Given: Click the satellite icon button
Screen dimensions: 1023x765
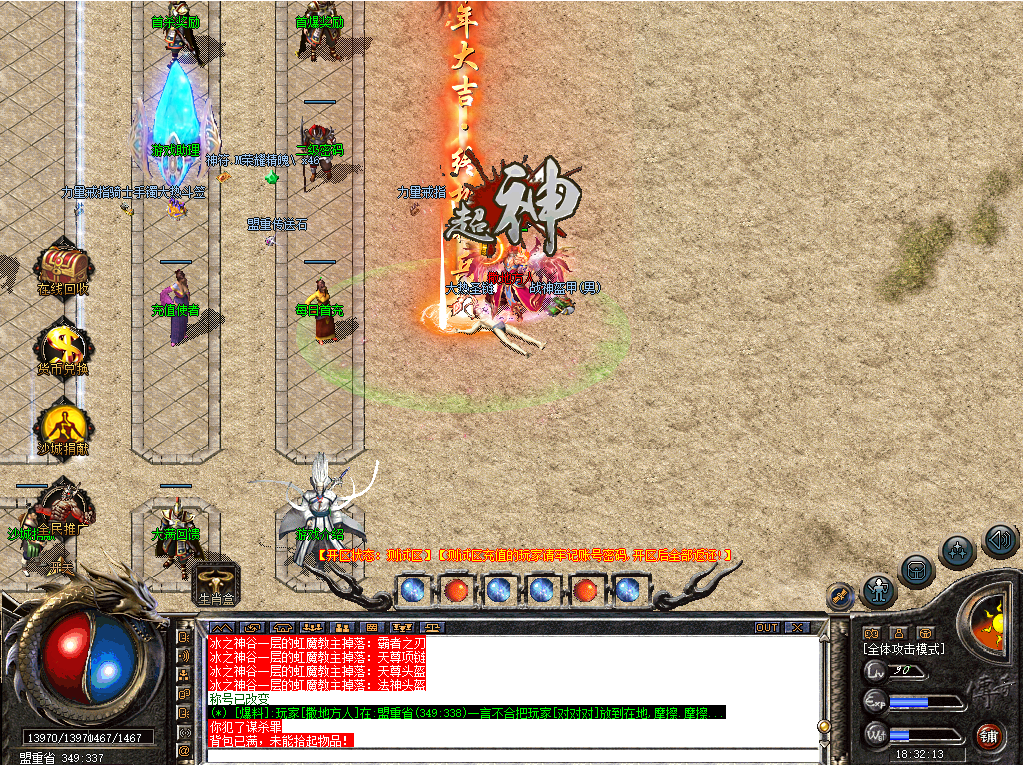Looking at the screenshot, I should 840,596.
